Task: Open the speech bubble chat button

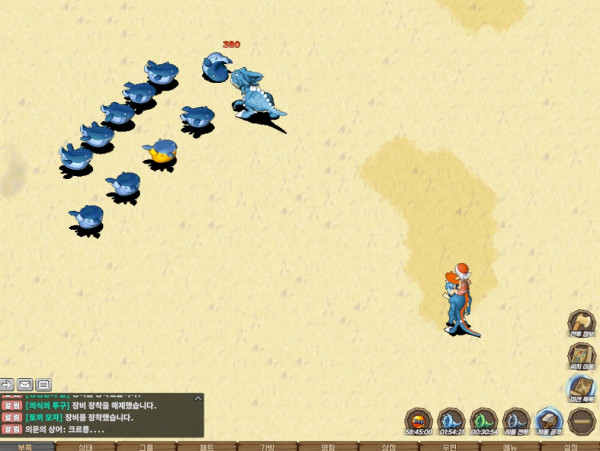Action: (43, 384)
